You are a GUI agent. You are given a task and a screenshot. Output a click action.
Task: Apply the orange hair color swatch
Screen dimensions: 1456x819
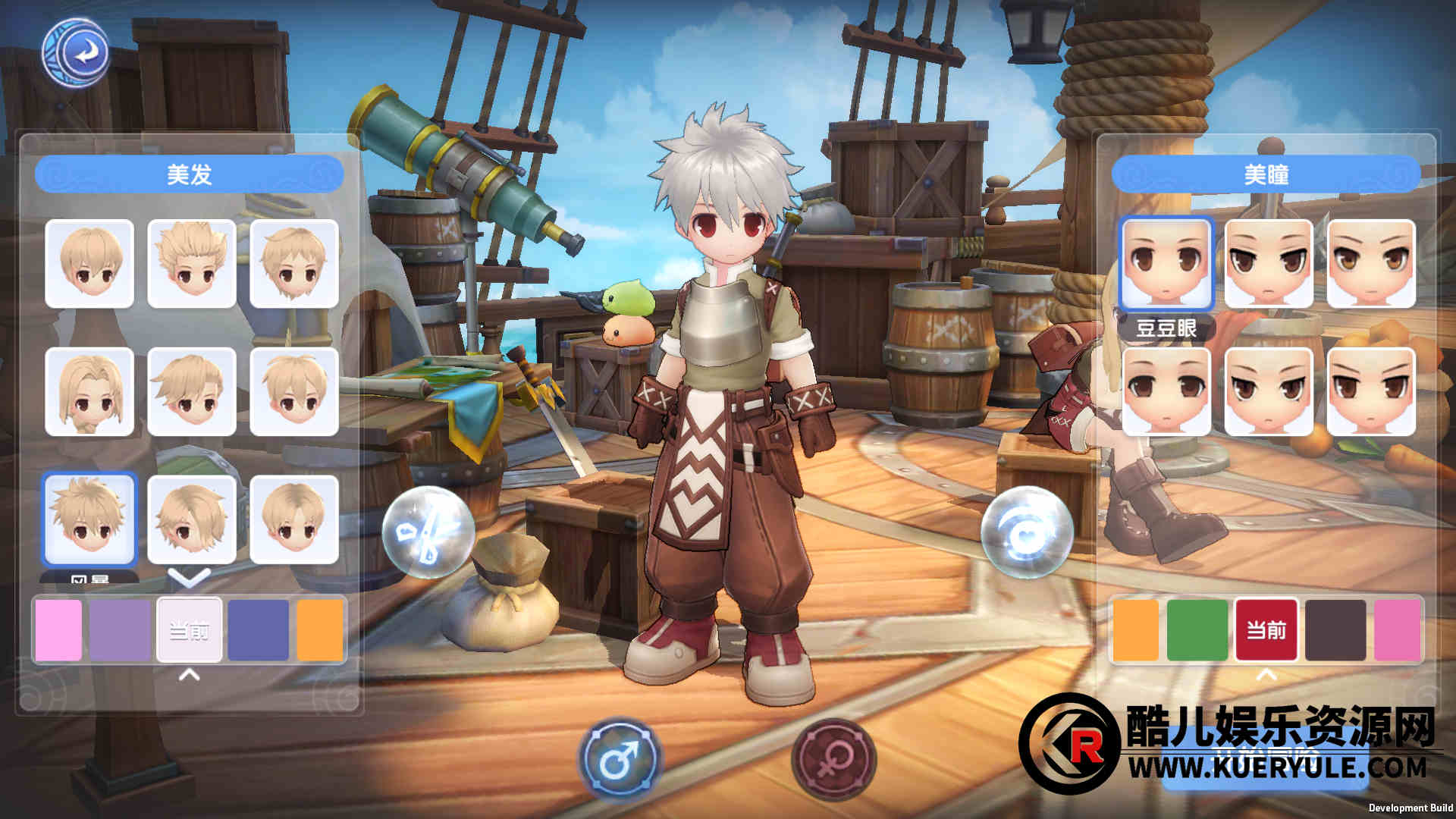pos(319,630)
